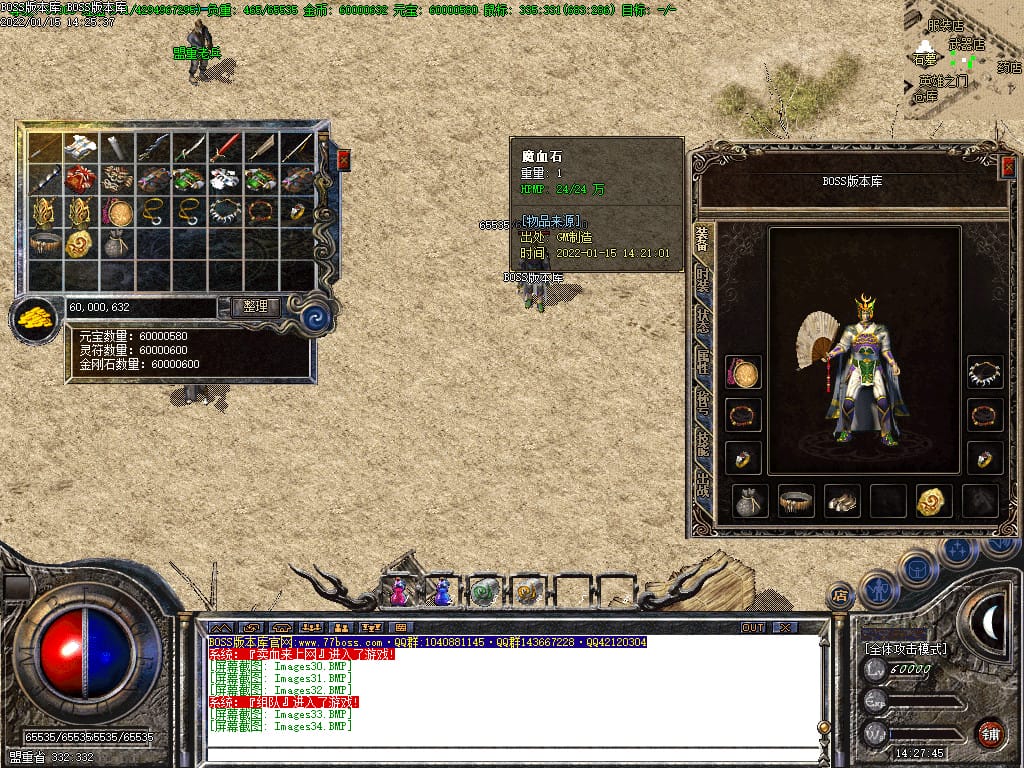Click the red 铺 stall button

coord(990,733)
